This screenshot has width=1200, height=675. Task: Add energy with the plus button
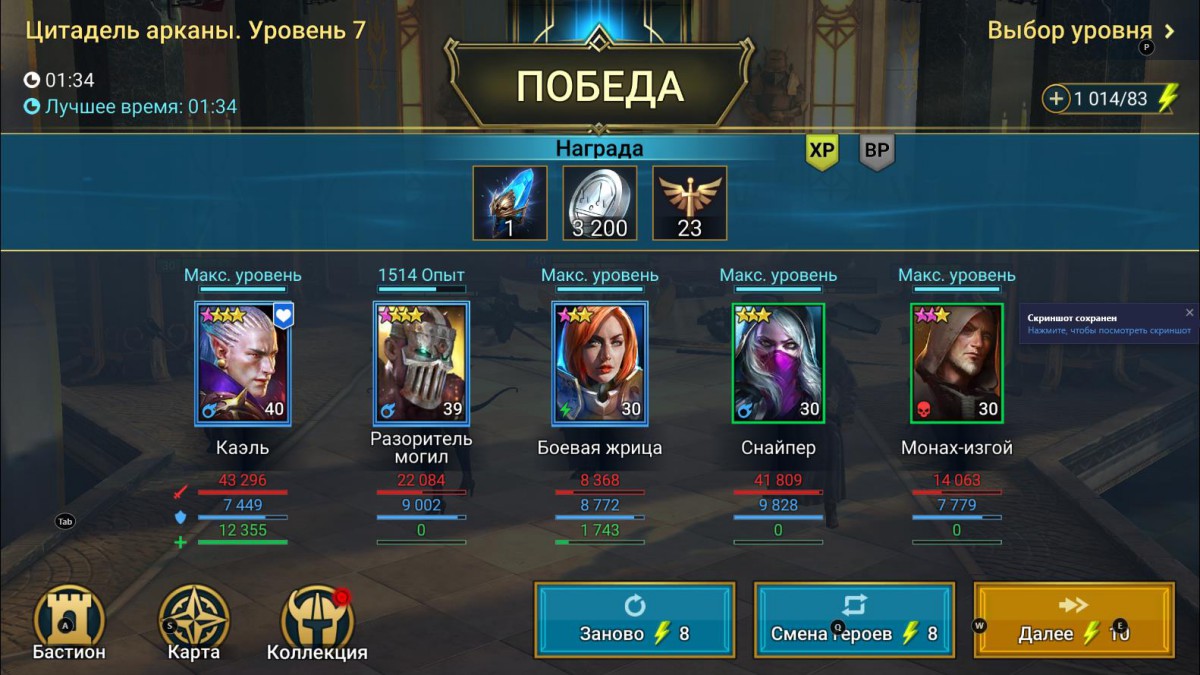pyautogui.click(x=1057, y=99)
